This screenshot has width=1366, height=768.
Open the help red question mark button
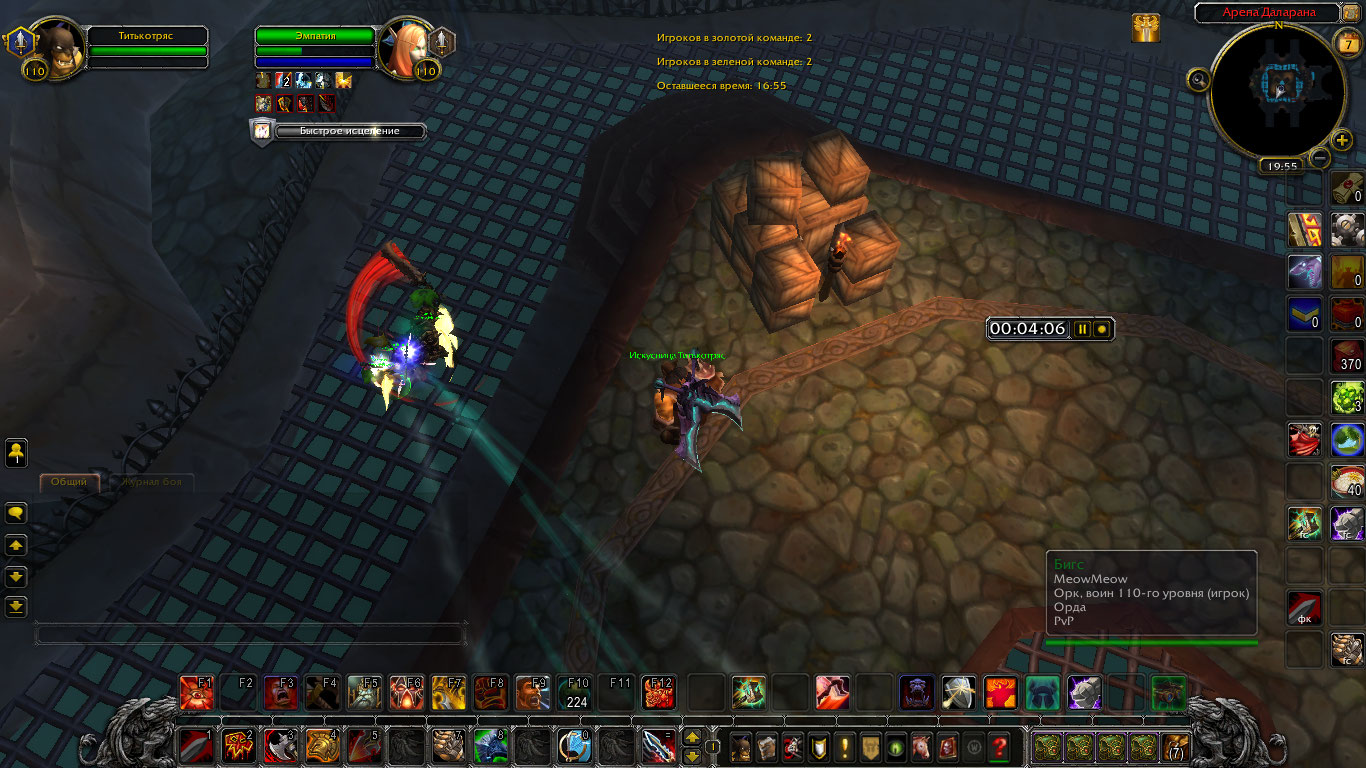pyautogui.click(x=998, y=747)
